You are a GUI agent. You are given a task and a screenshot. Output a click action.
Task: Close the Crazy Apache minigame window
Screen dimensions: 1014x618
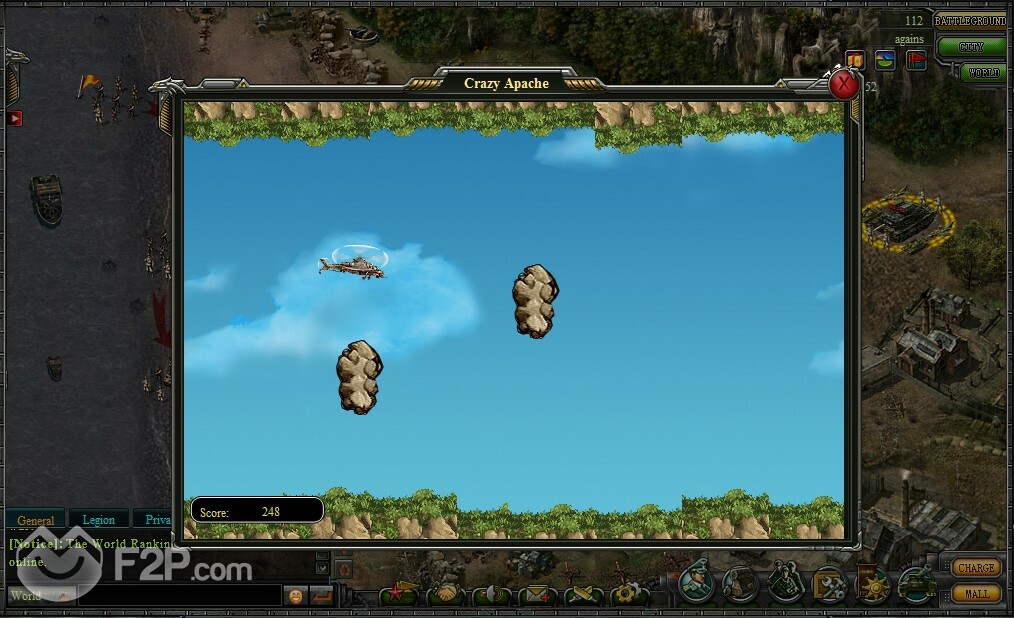tap(844, 84)
